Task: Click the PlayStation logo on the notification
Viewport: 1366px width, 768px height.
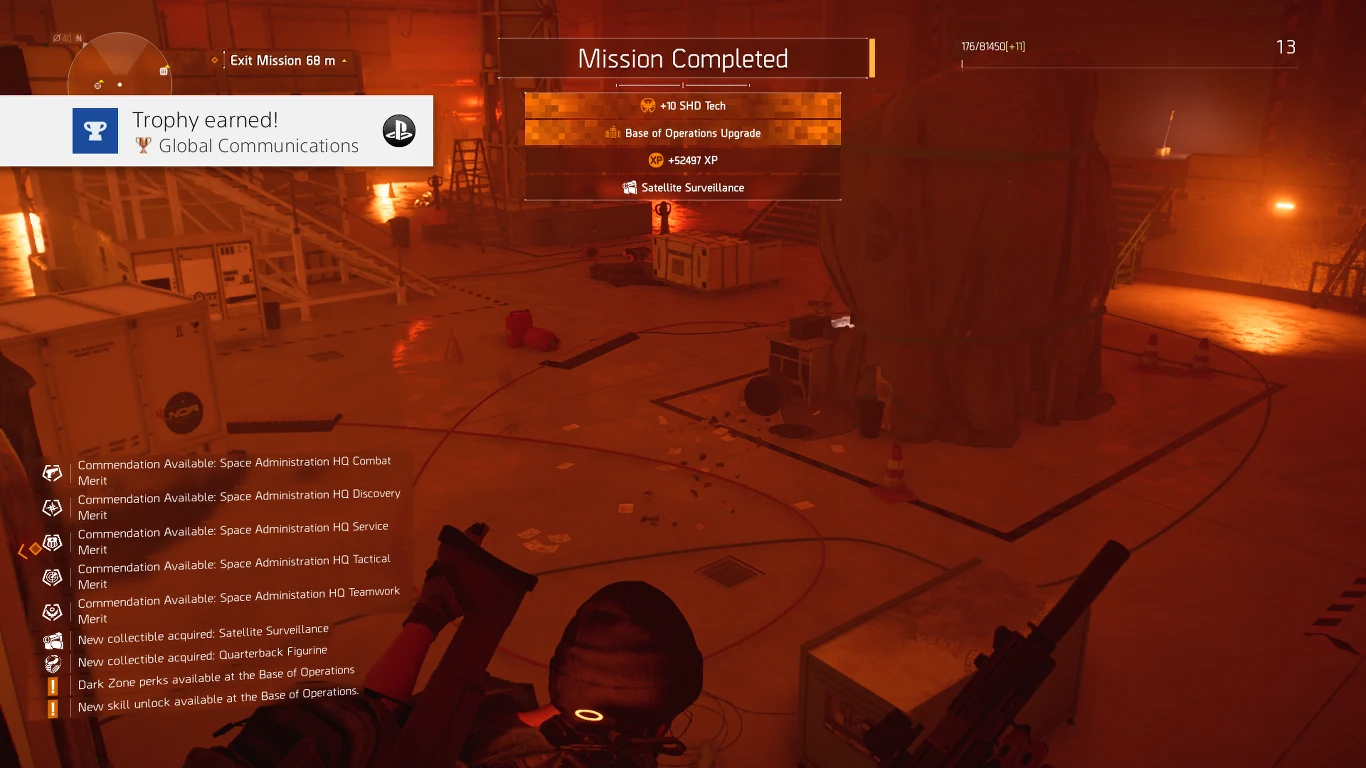Action: click(399, 130)
